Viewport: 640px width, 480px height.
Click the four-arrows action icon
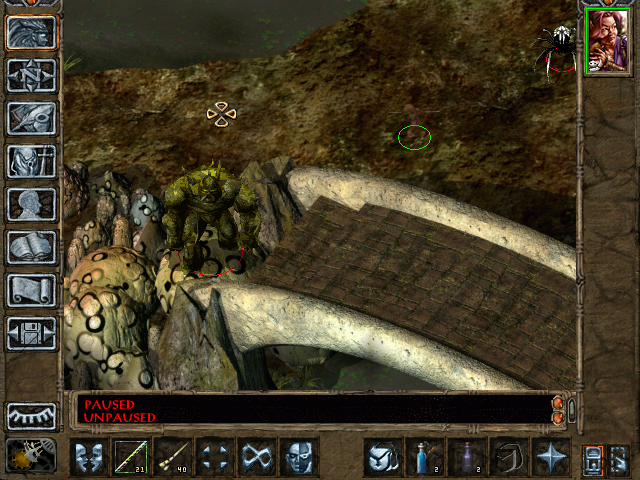coord(215,457)
